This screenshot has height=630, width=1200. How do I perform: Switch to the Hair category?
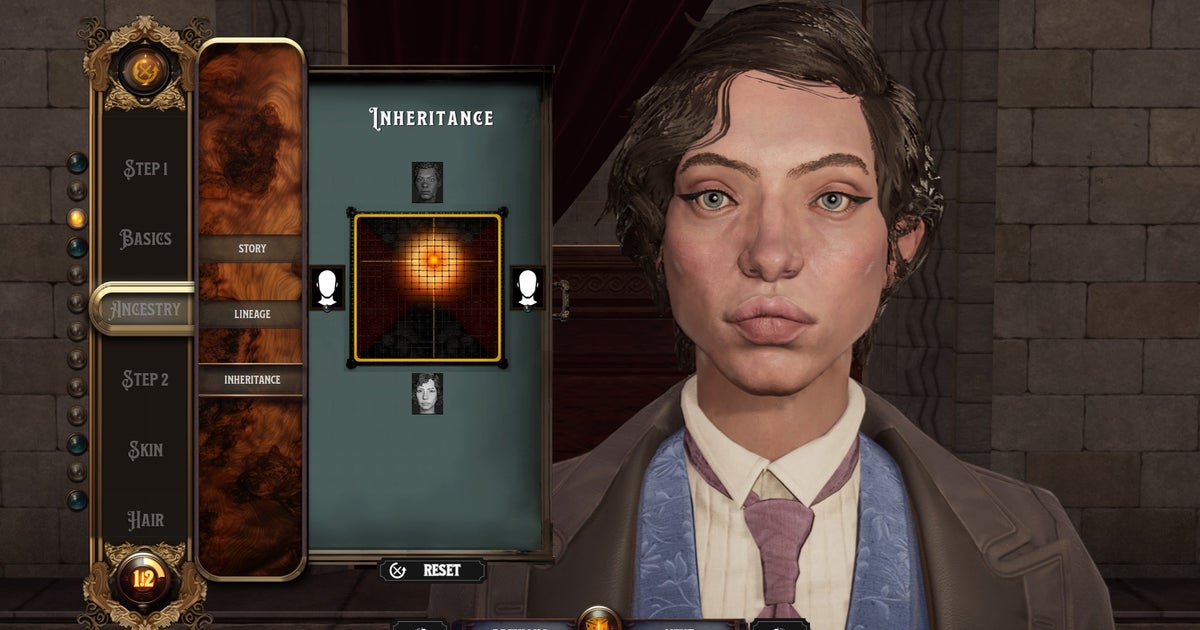tap(145, 520)
